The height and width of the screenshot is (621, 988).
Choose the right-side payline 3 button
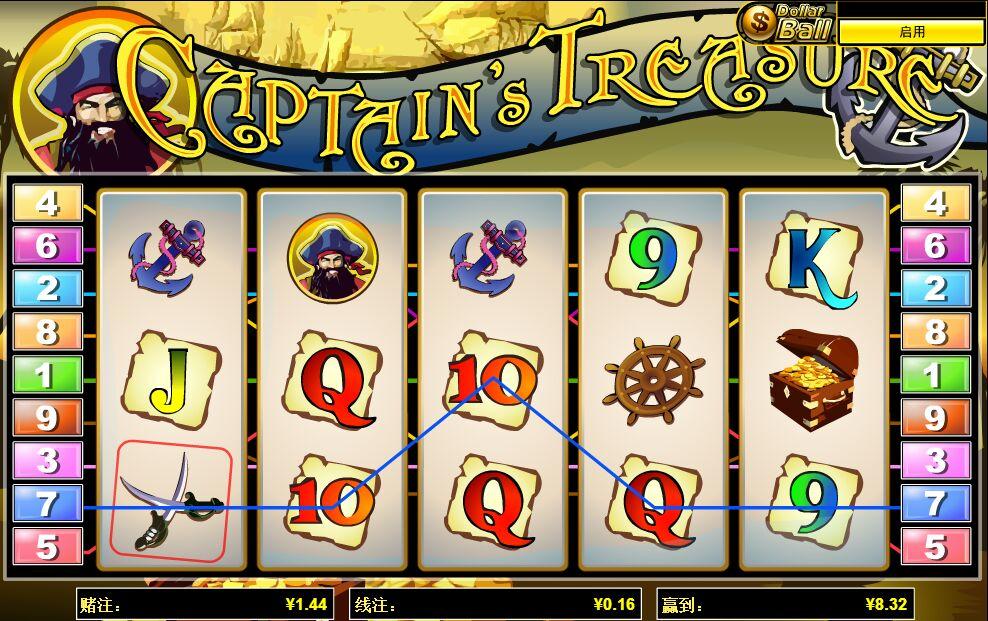tap(935, 461)
